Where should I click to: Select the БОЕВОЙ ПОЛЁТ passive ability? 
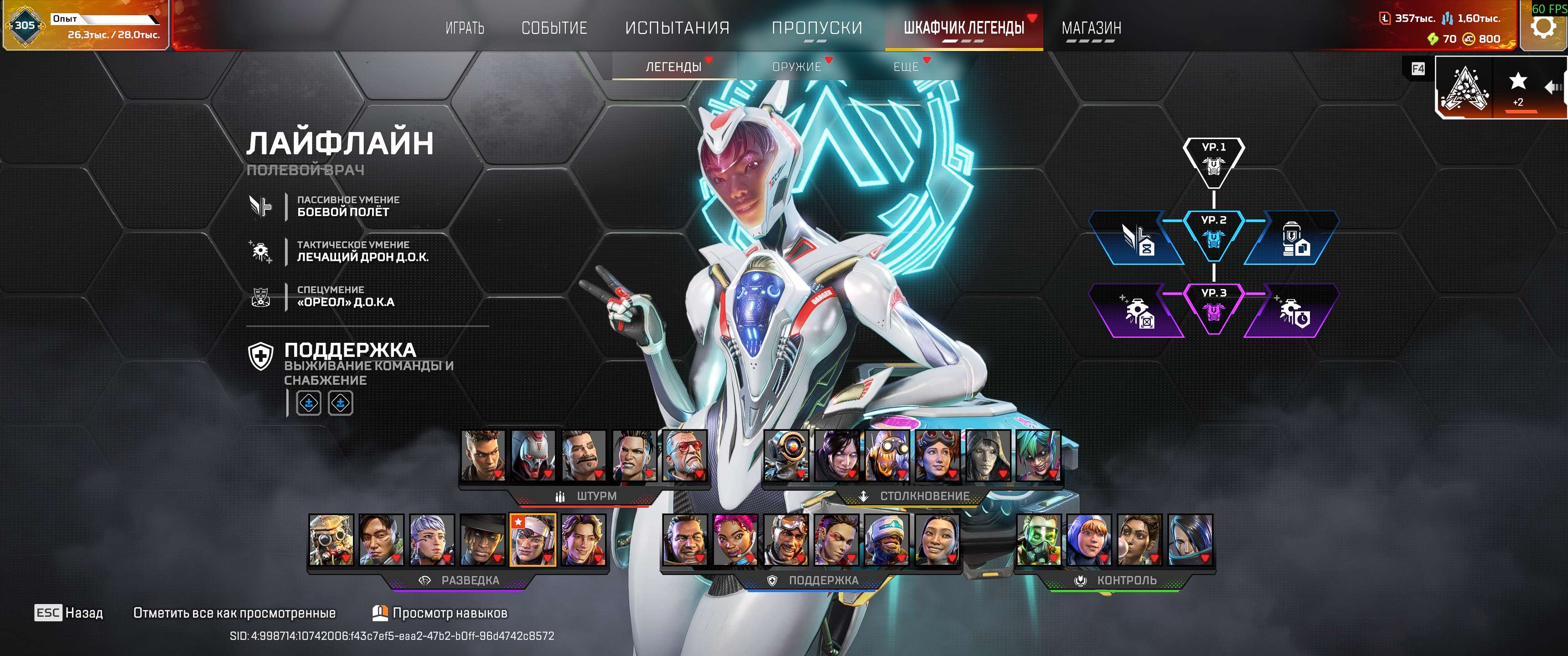tap(343, 207)
